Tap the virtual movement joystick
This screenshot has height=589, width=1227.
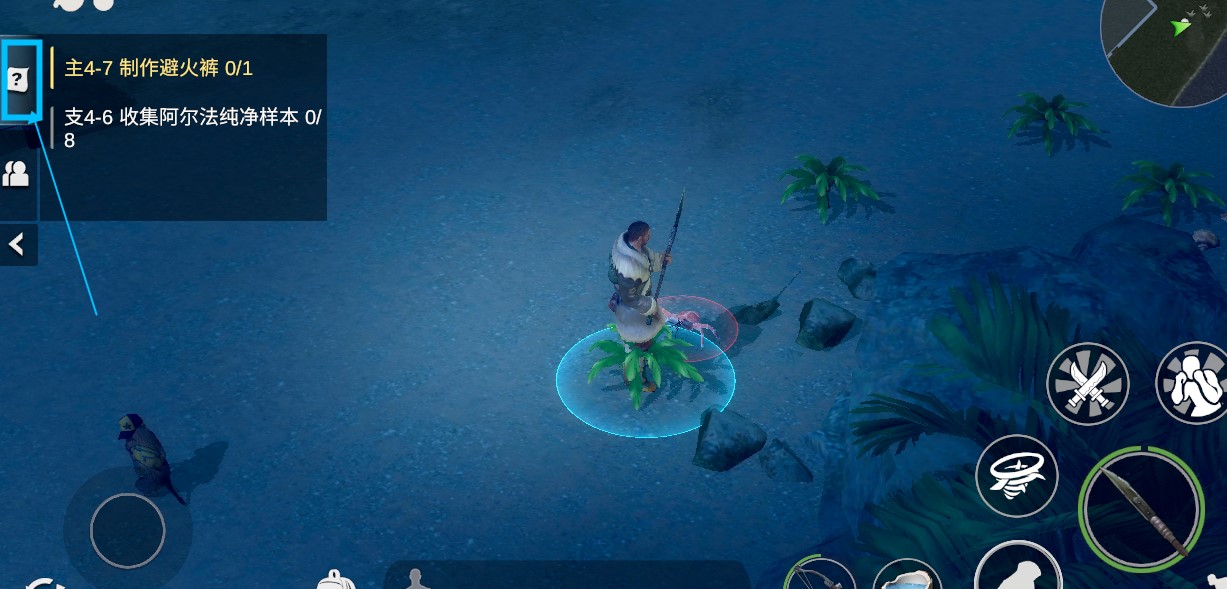point(127,530)
